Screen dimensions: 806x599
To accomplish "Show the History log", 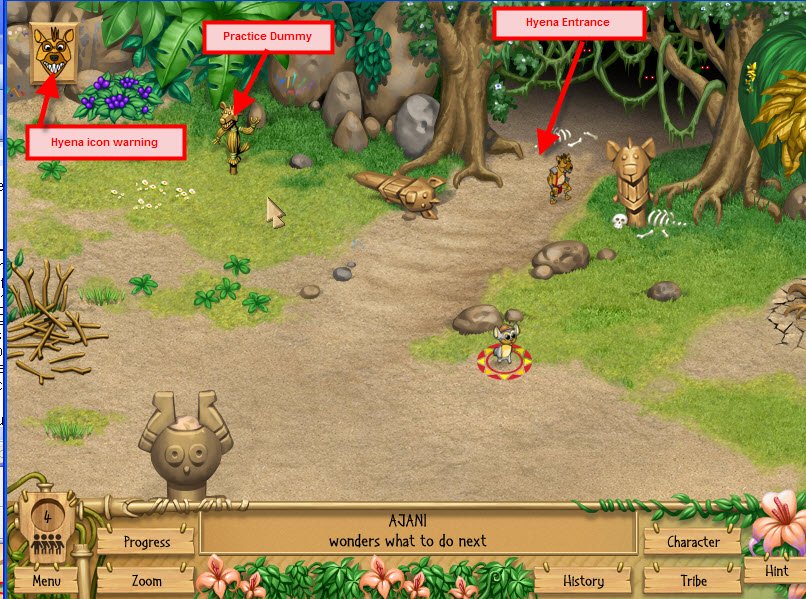I will 583,580.
